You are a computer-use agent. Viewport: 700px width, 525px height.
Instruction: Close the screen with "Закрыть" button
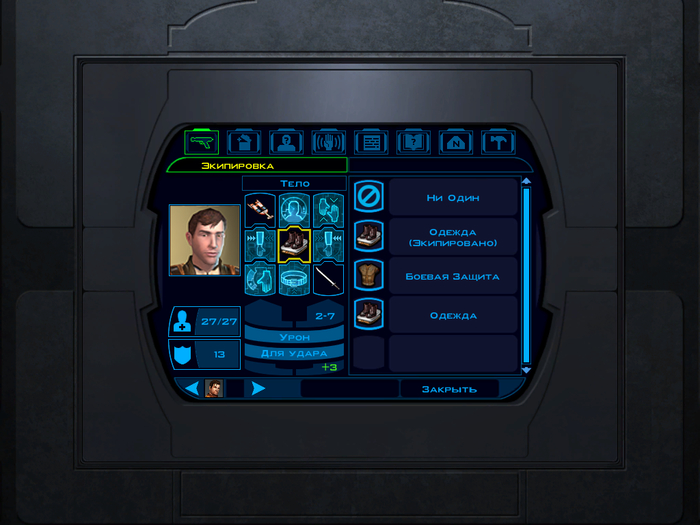[449, 389]
